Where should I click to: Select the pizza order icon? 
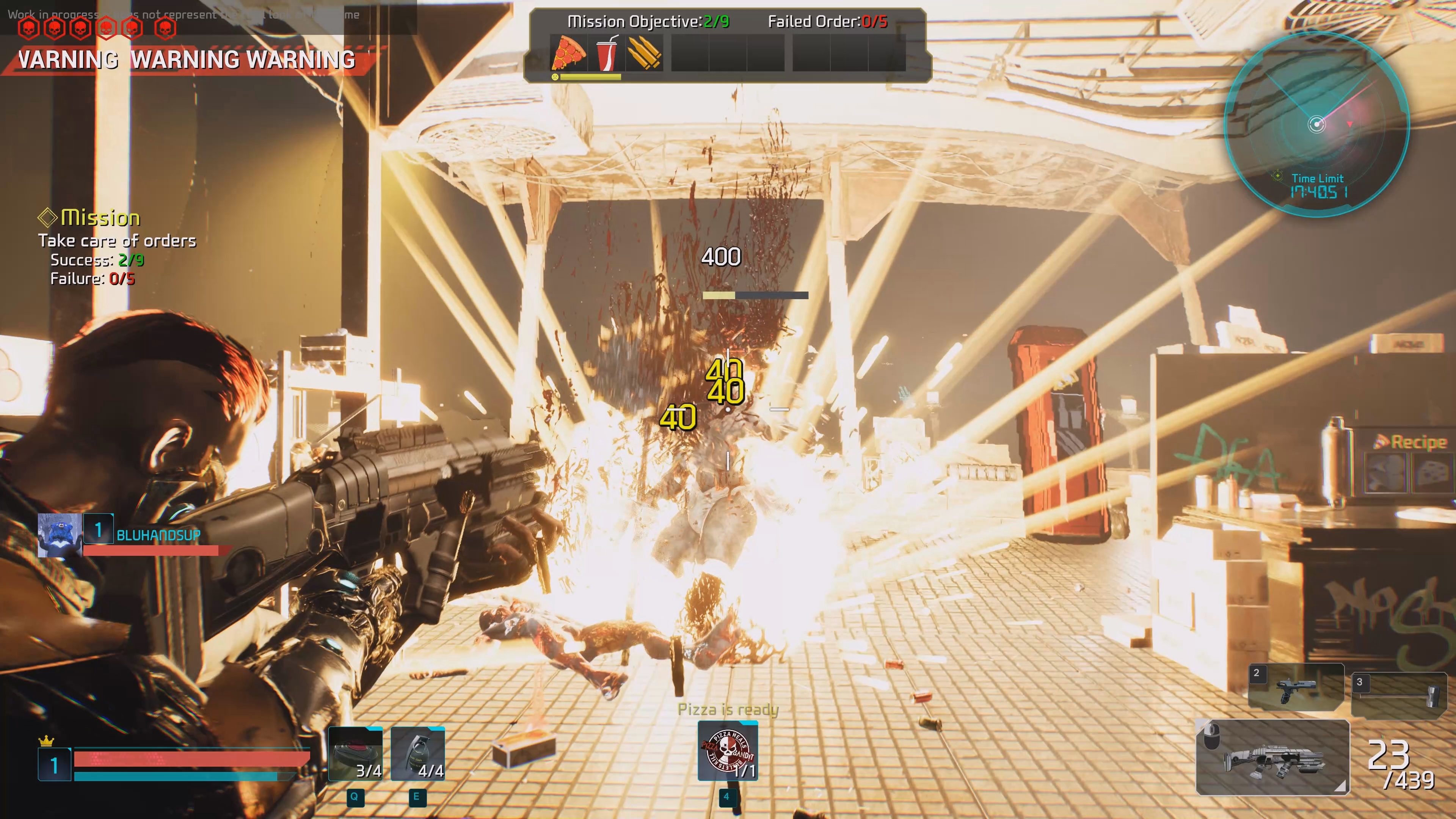coord(568,54)
